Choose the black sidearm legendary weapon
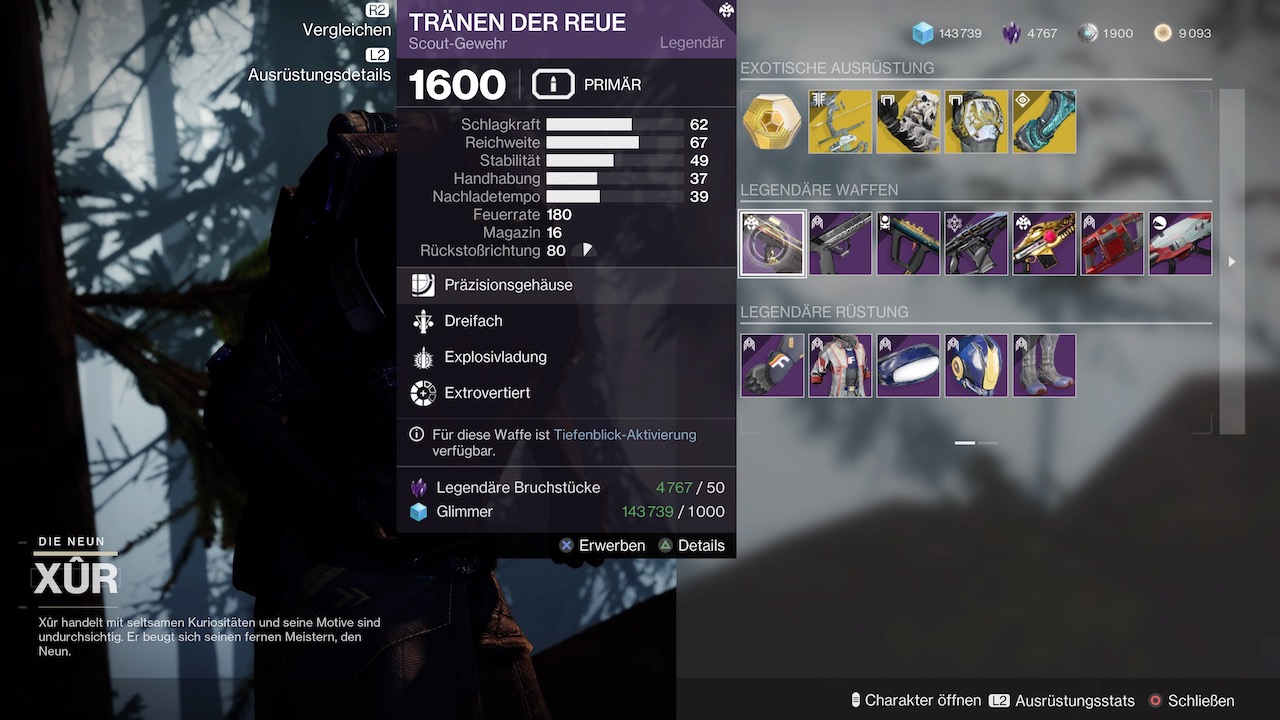Image resolution: width=1280 pixels, height=720 pixels. tap(840, 243)
